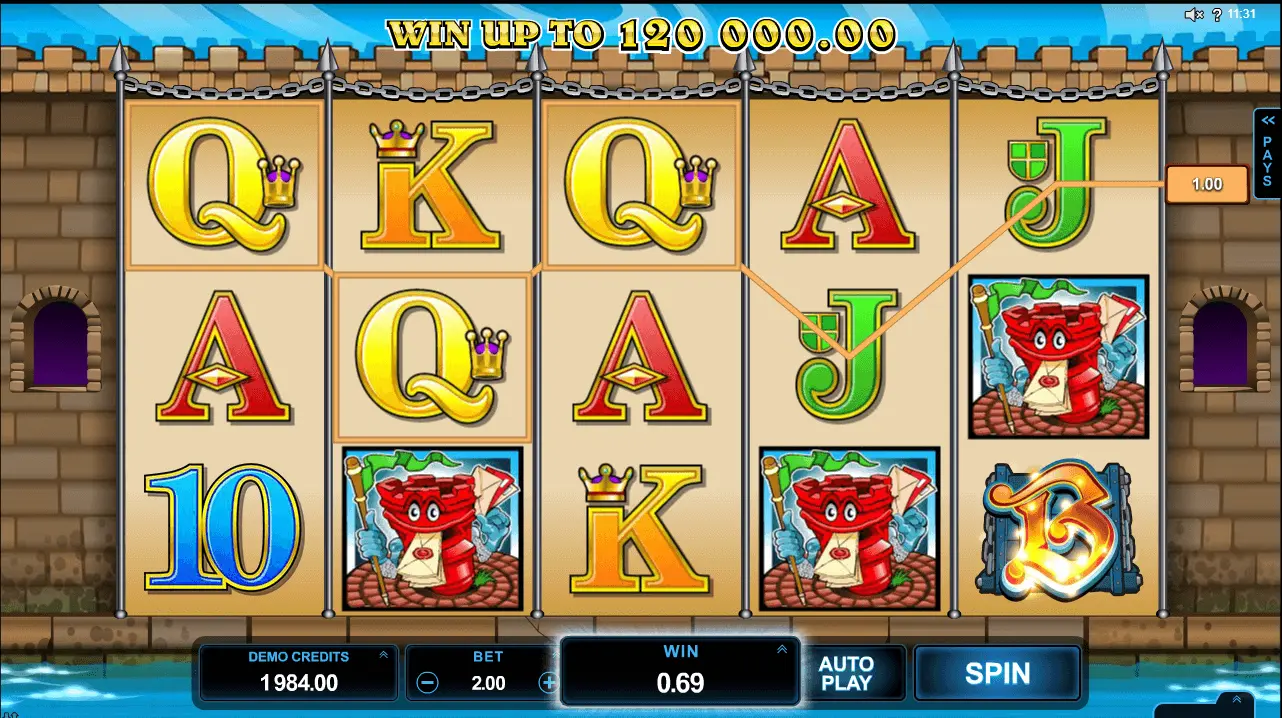The image size is (1282, 718).
Task: Expand the Demo Credits panel
Action: coord(383,655)
